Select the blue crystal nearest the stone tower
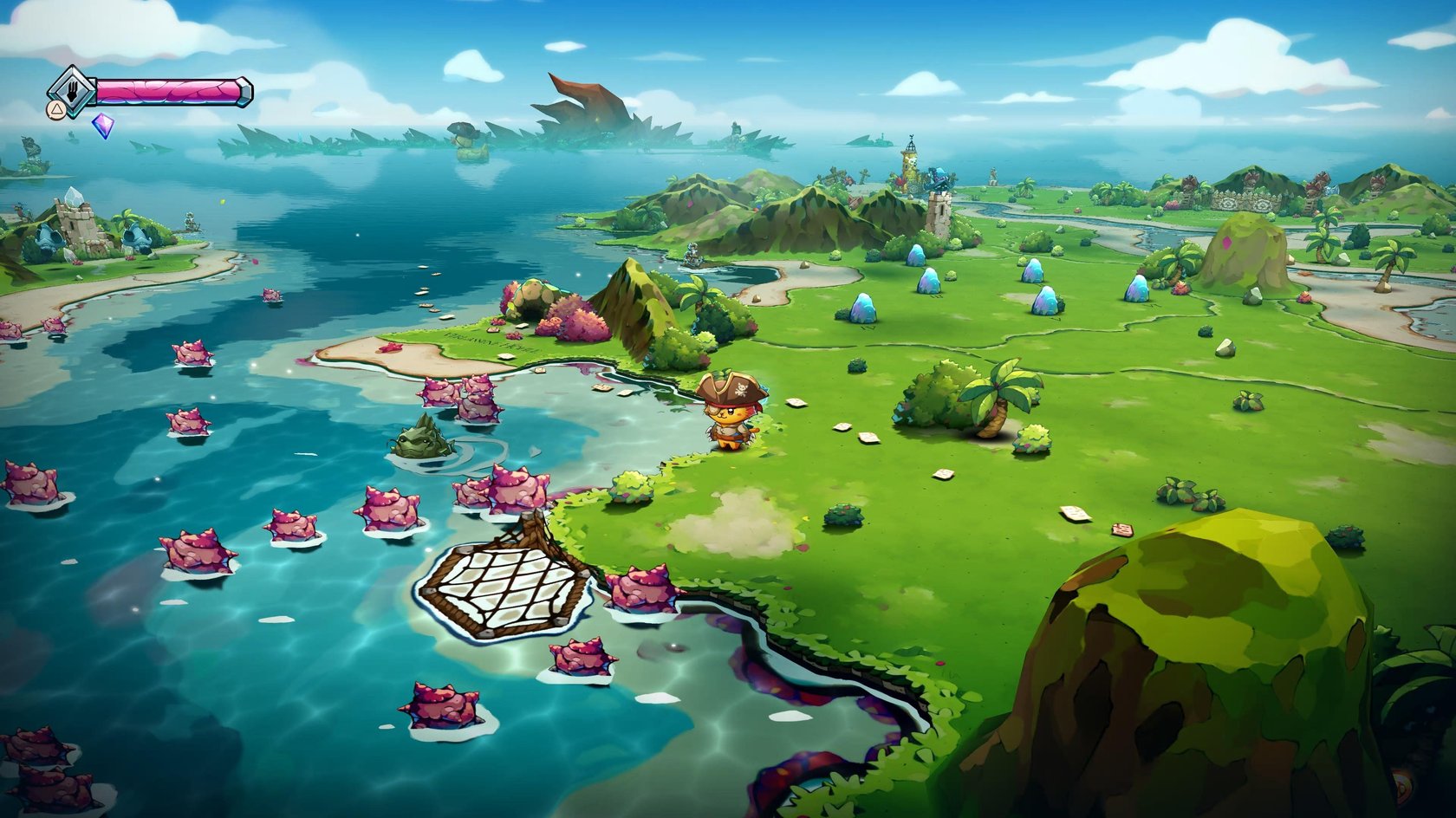Screen dimensions: 1456x818 click(x=917, y=253)
